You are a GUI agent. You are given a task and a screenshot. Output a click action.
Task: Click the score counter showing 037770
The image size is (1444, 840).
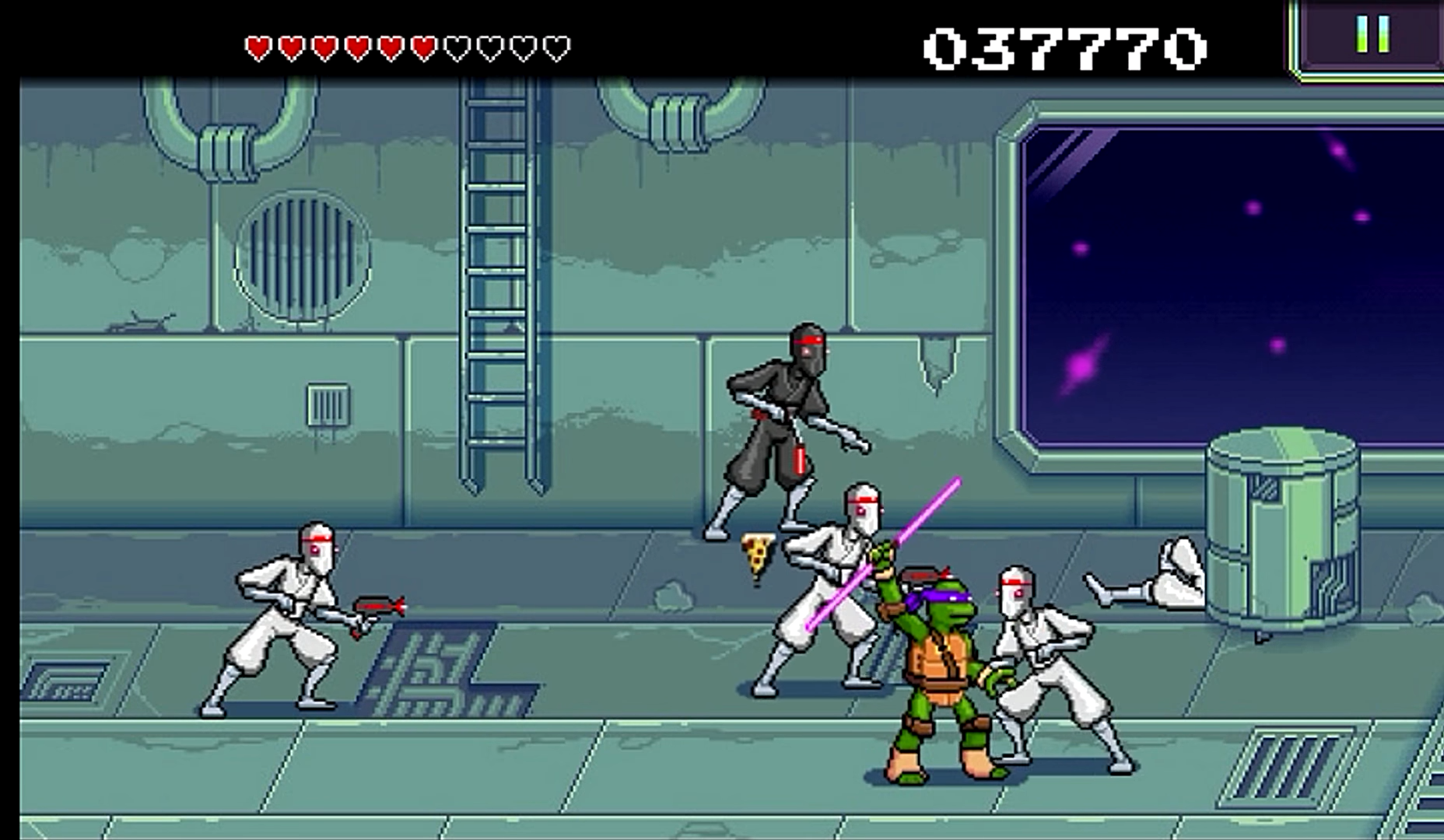[x=1064, y=45]
